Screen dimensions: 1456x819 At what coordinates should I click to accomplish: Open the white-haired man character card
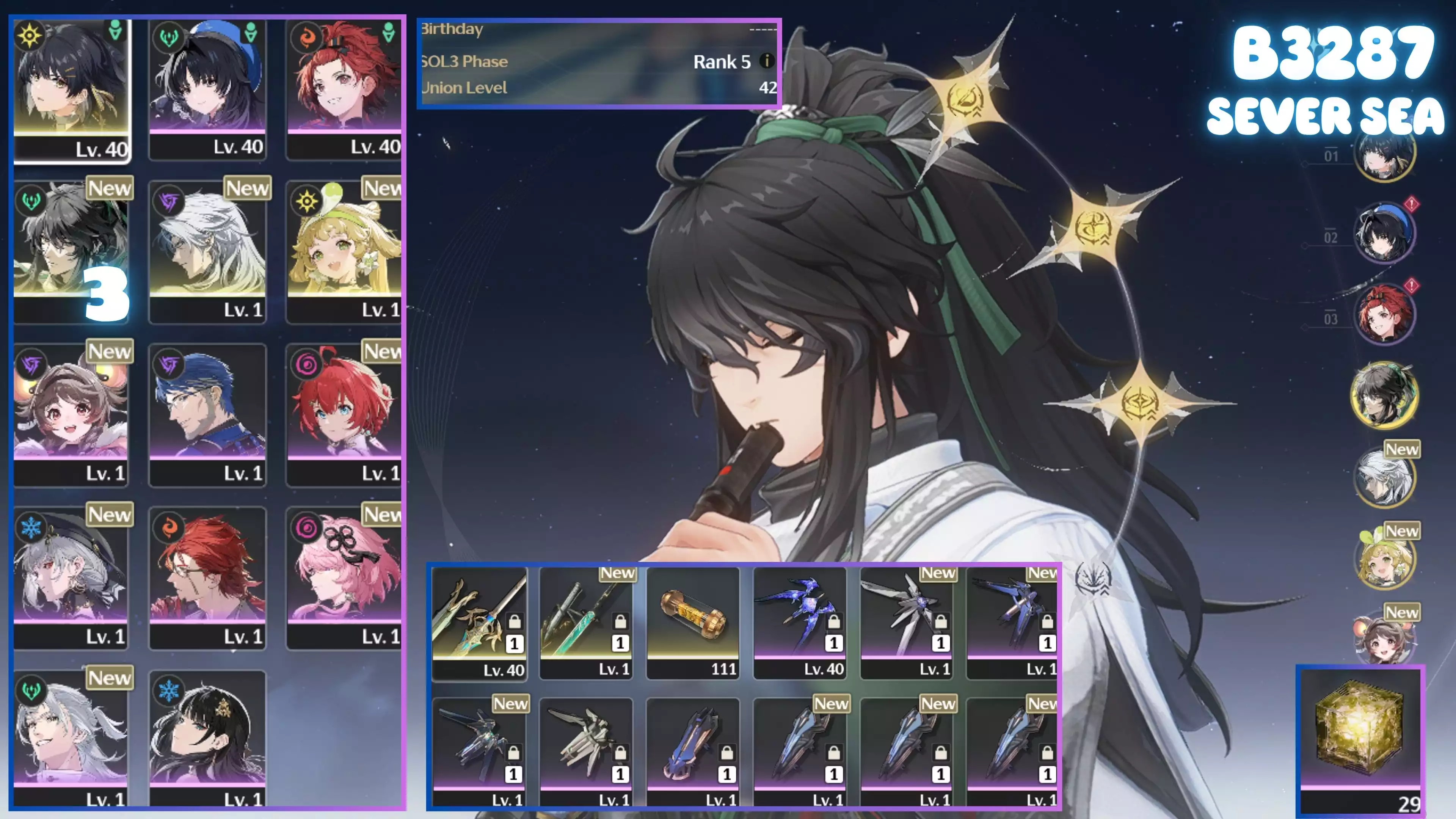(x=207, y=251)
